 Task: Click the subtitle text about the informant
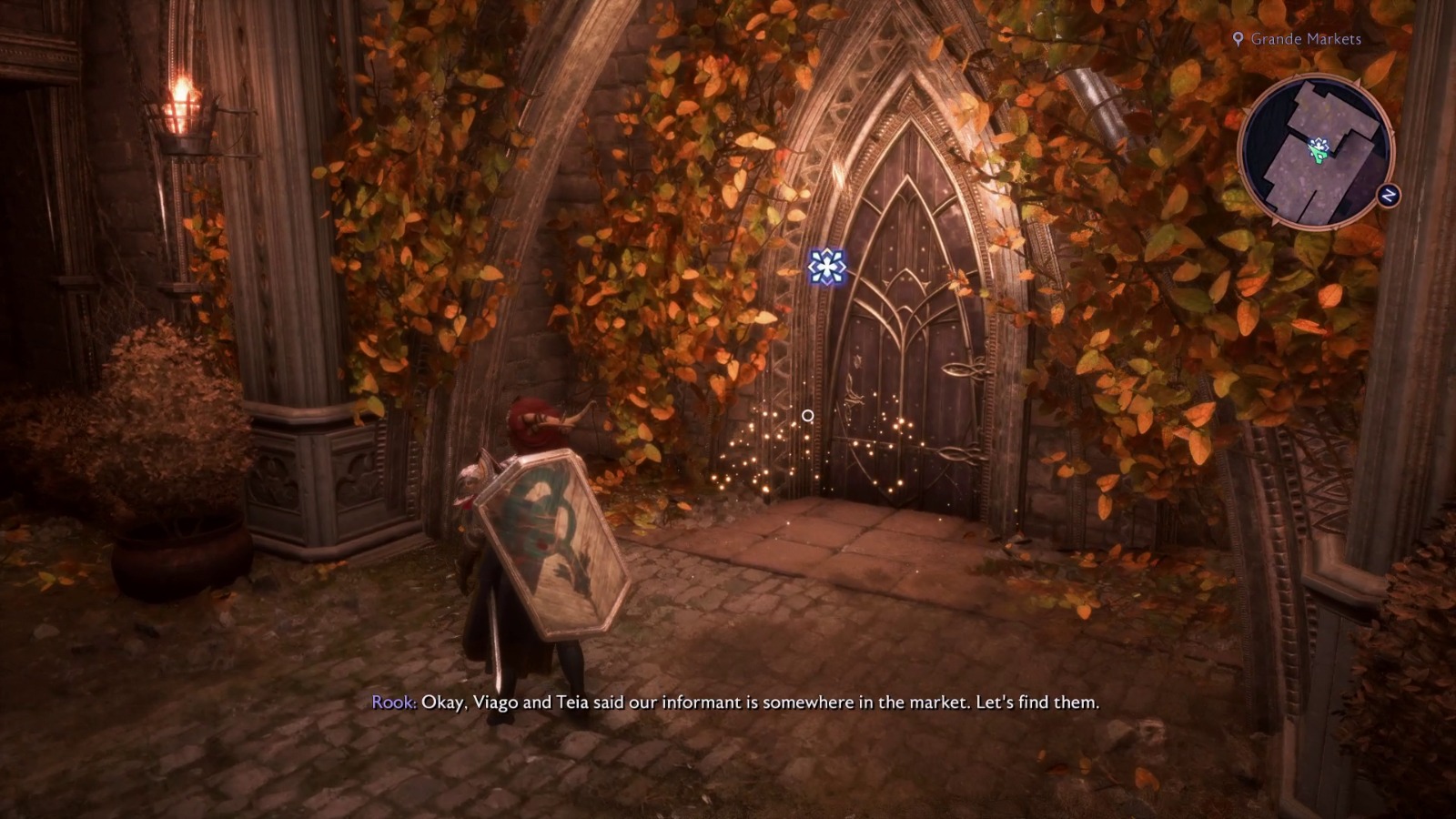click(x=737, y=703)
